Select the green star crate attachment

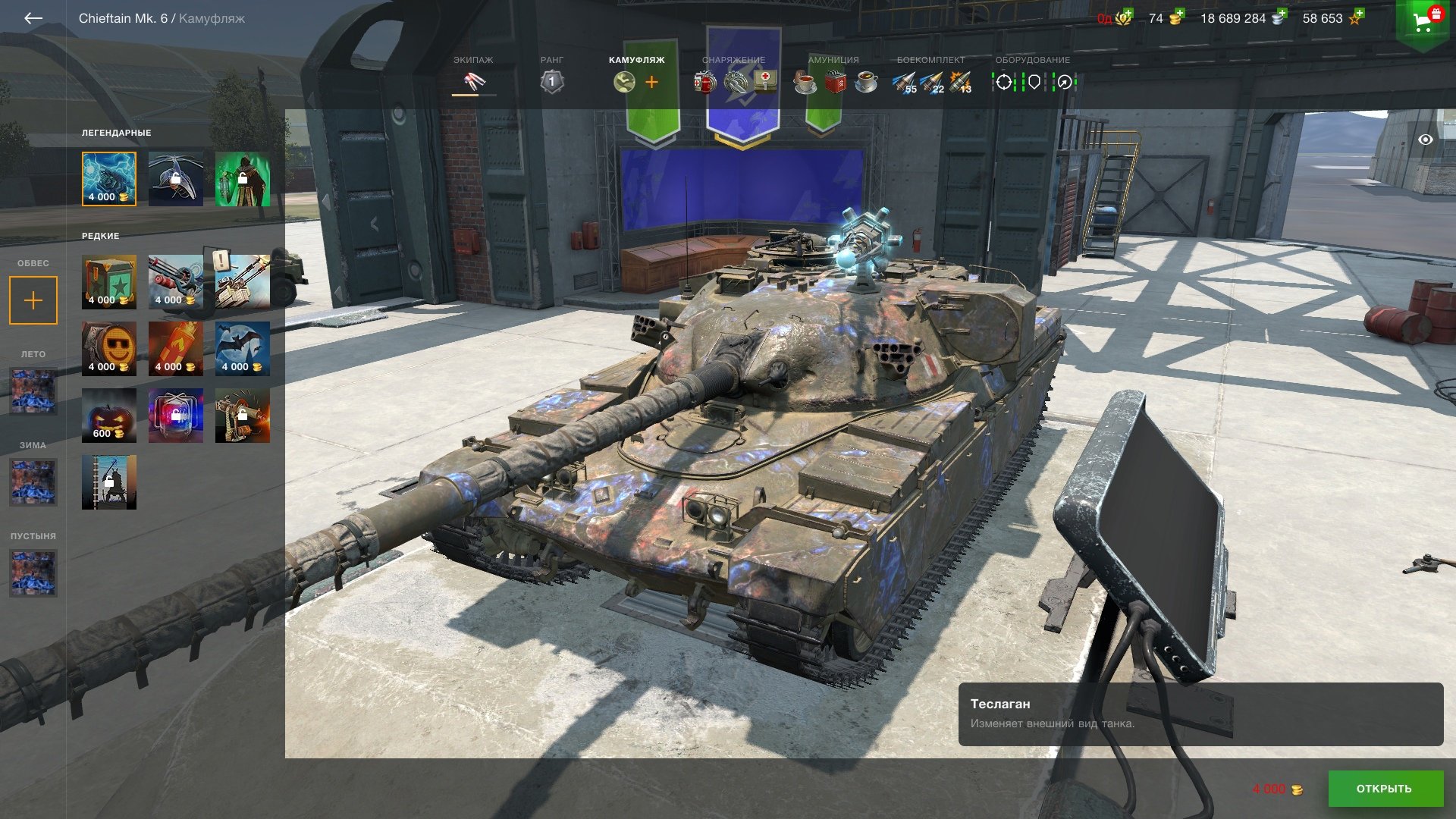(x=109, y=281)
